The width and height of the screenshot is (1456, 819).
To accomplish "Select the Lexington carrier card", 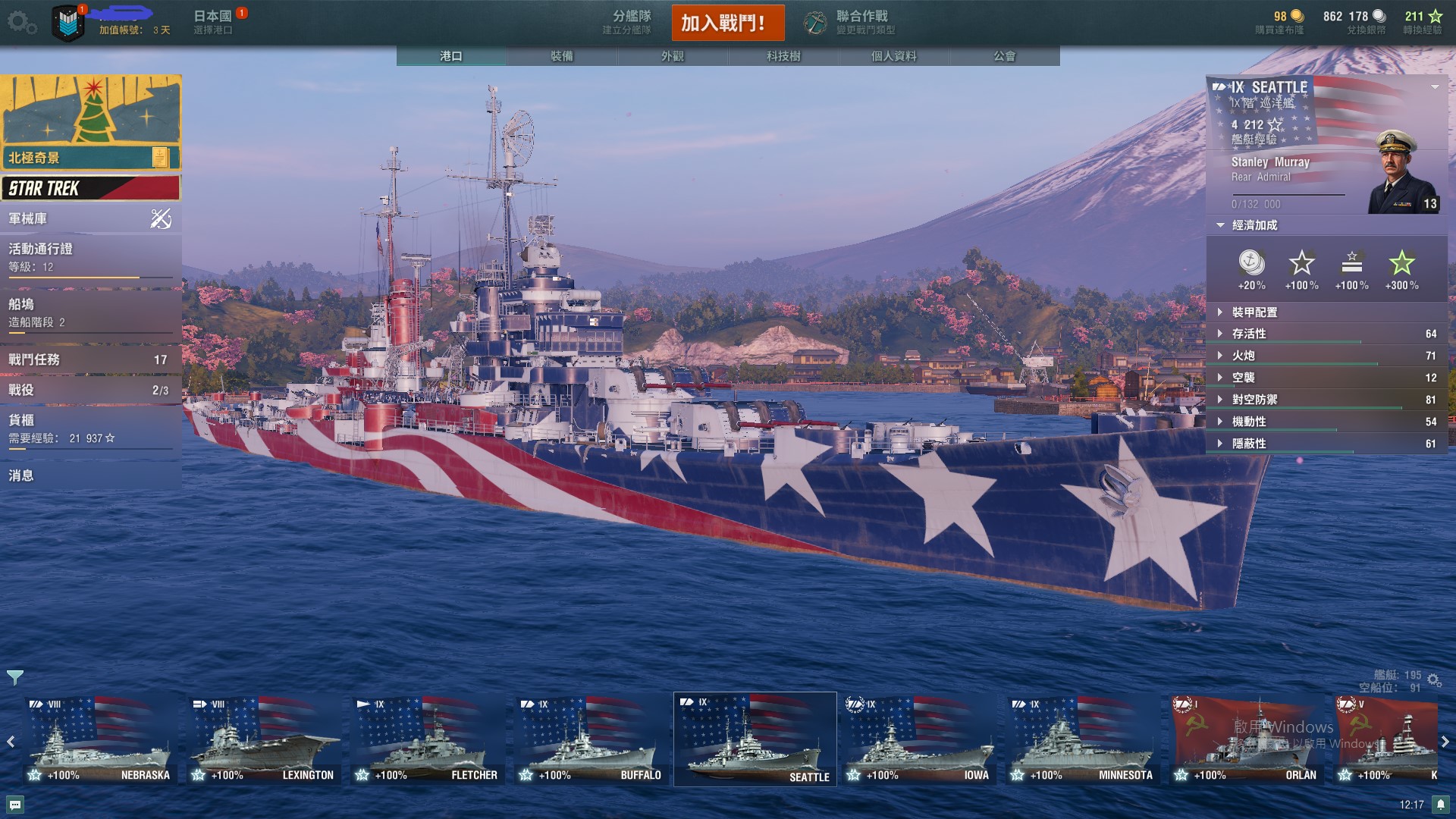I will click(262, 740).
